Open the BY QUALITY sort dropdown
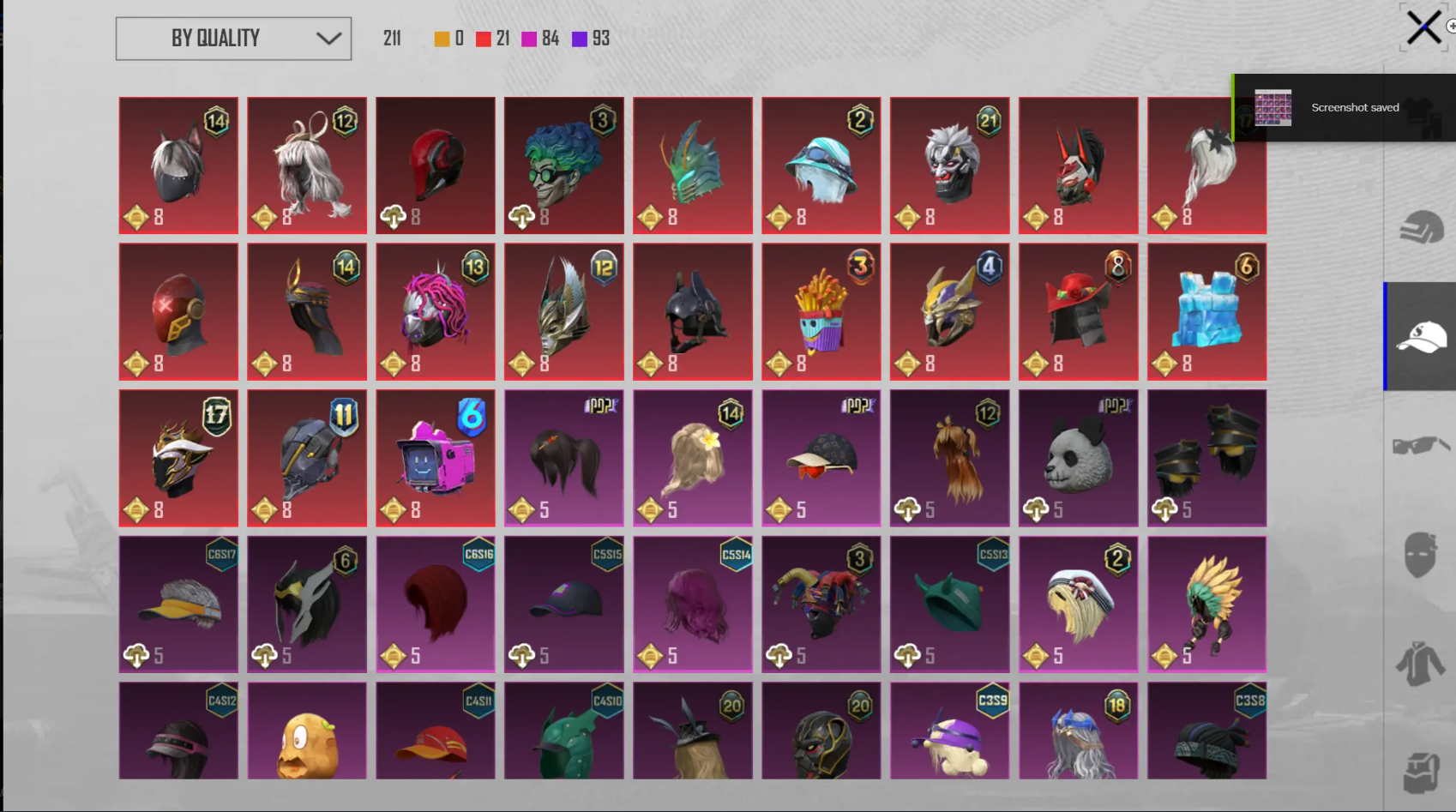Screen dimensions: 1456x812 coord(232,38)
